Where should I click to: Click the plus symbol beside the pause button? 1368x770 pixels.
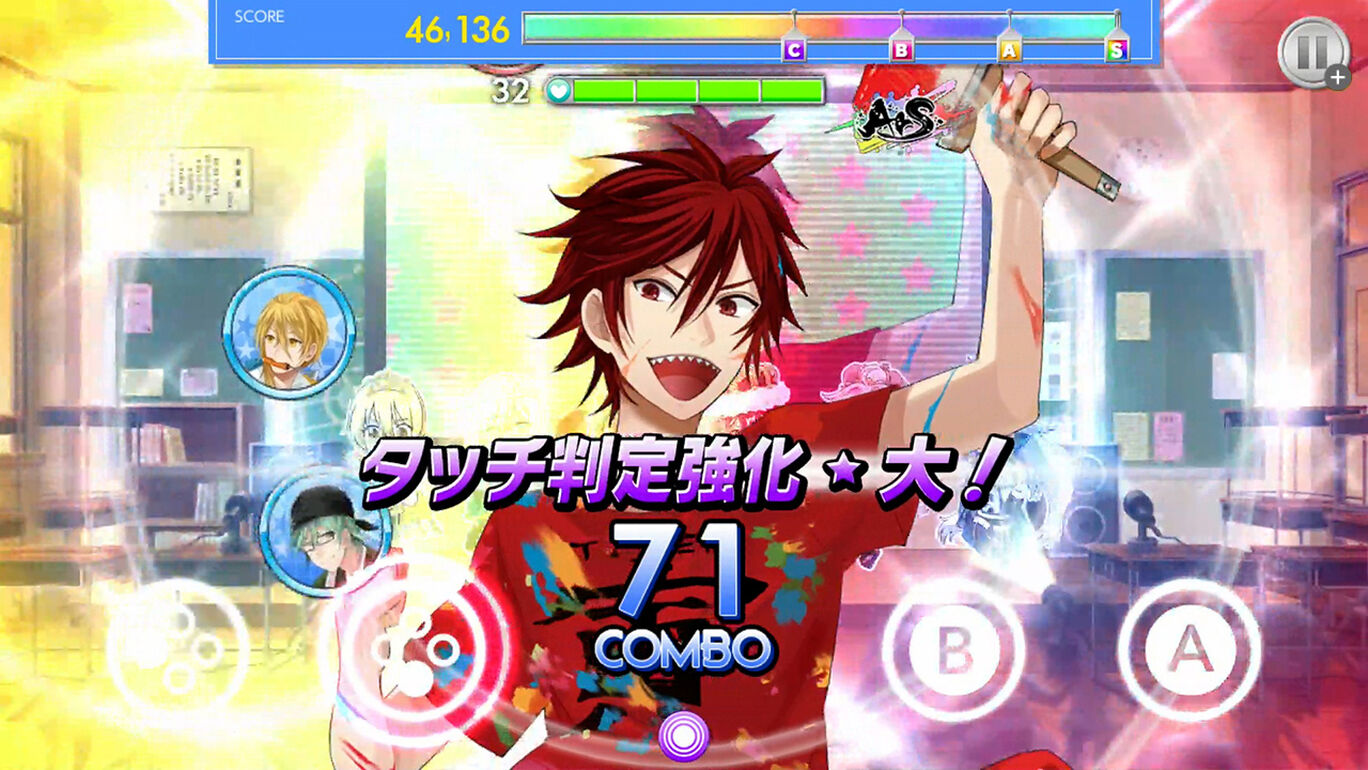tap(1337, 77)
